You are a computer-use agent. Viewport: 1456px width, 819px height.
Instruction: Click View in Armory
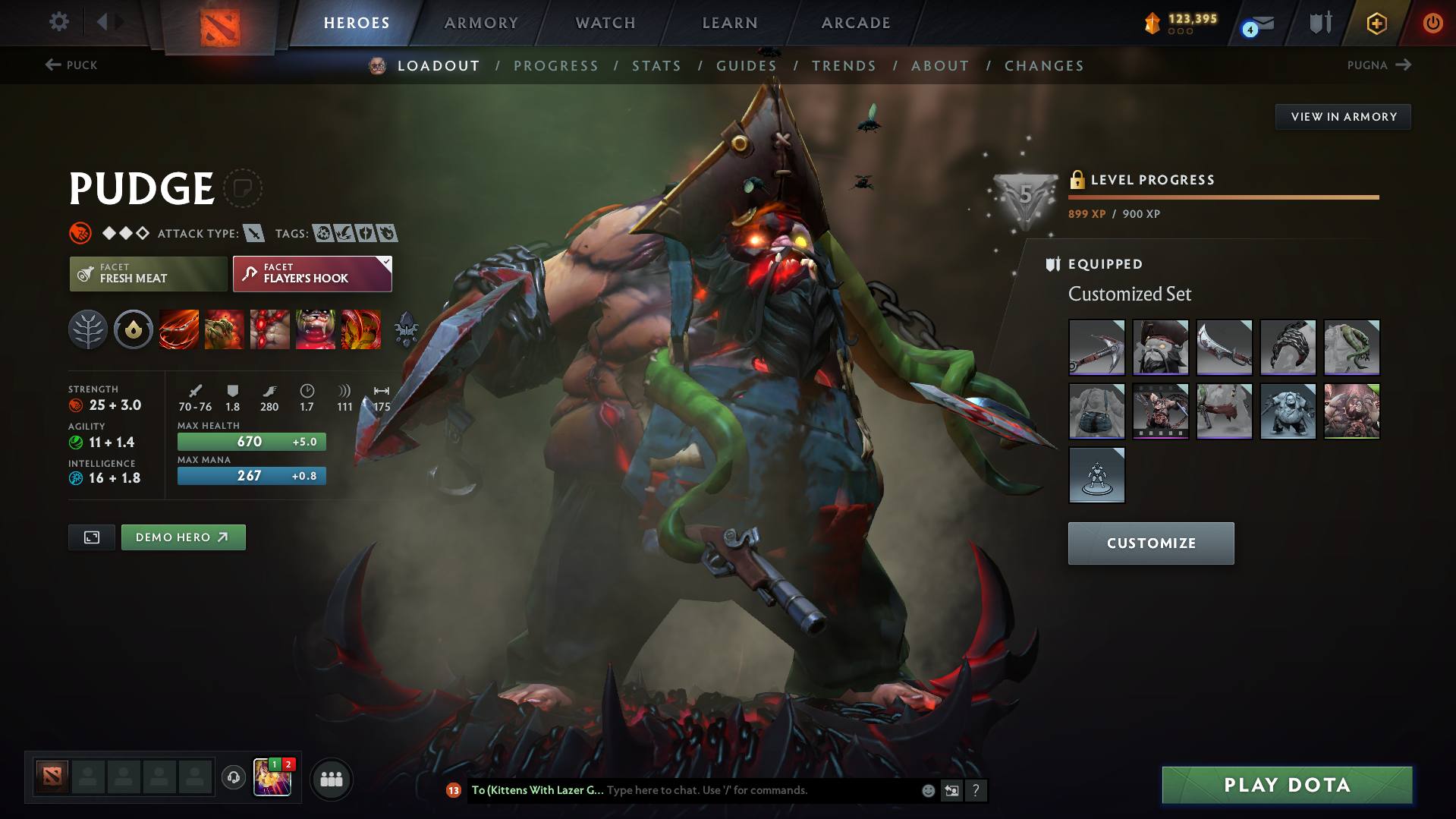click(1343, 116)
